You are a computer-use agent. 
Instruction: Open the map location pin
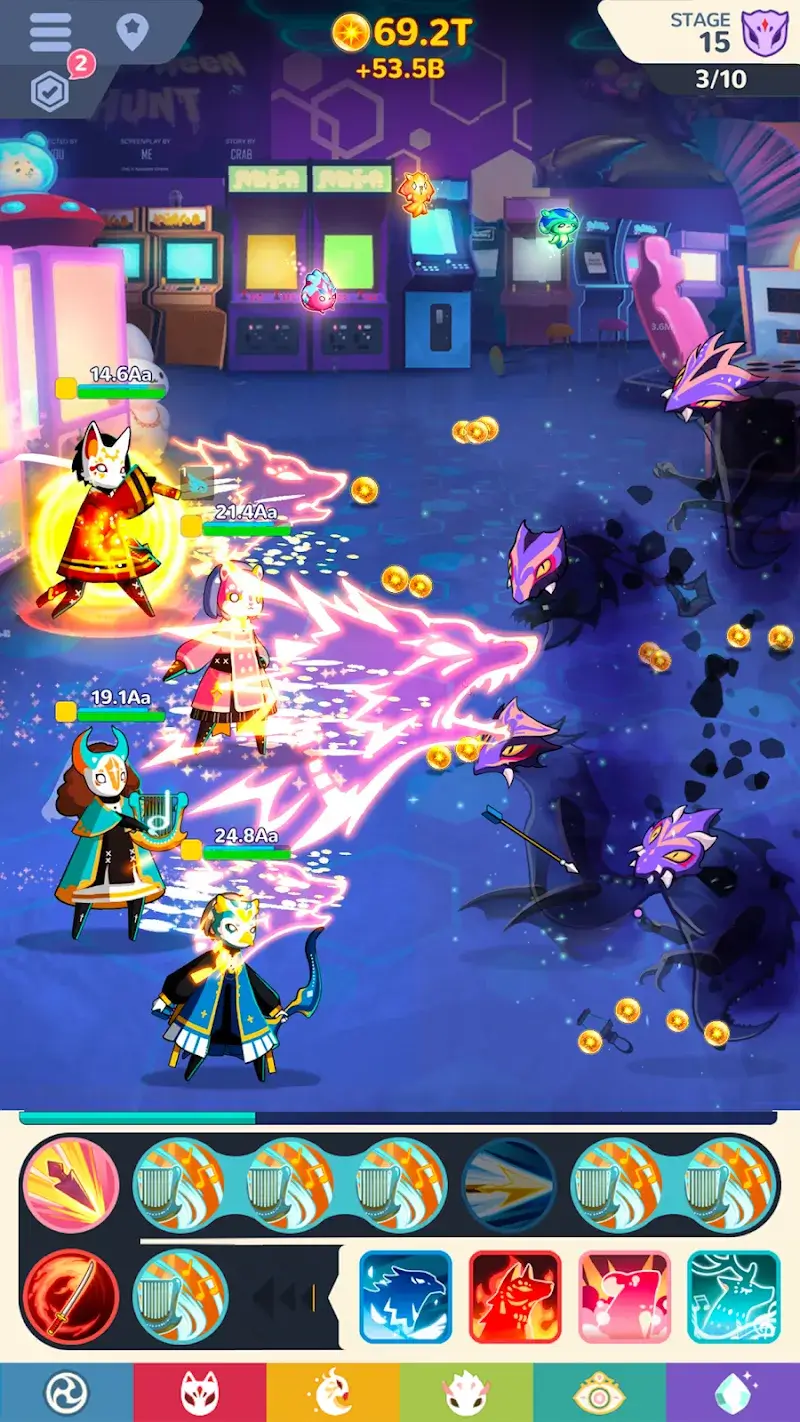pyautogui.click(x=132, y=32)
